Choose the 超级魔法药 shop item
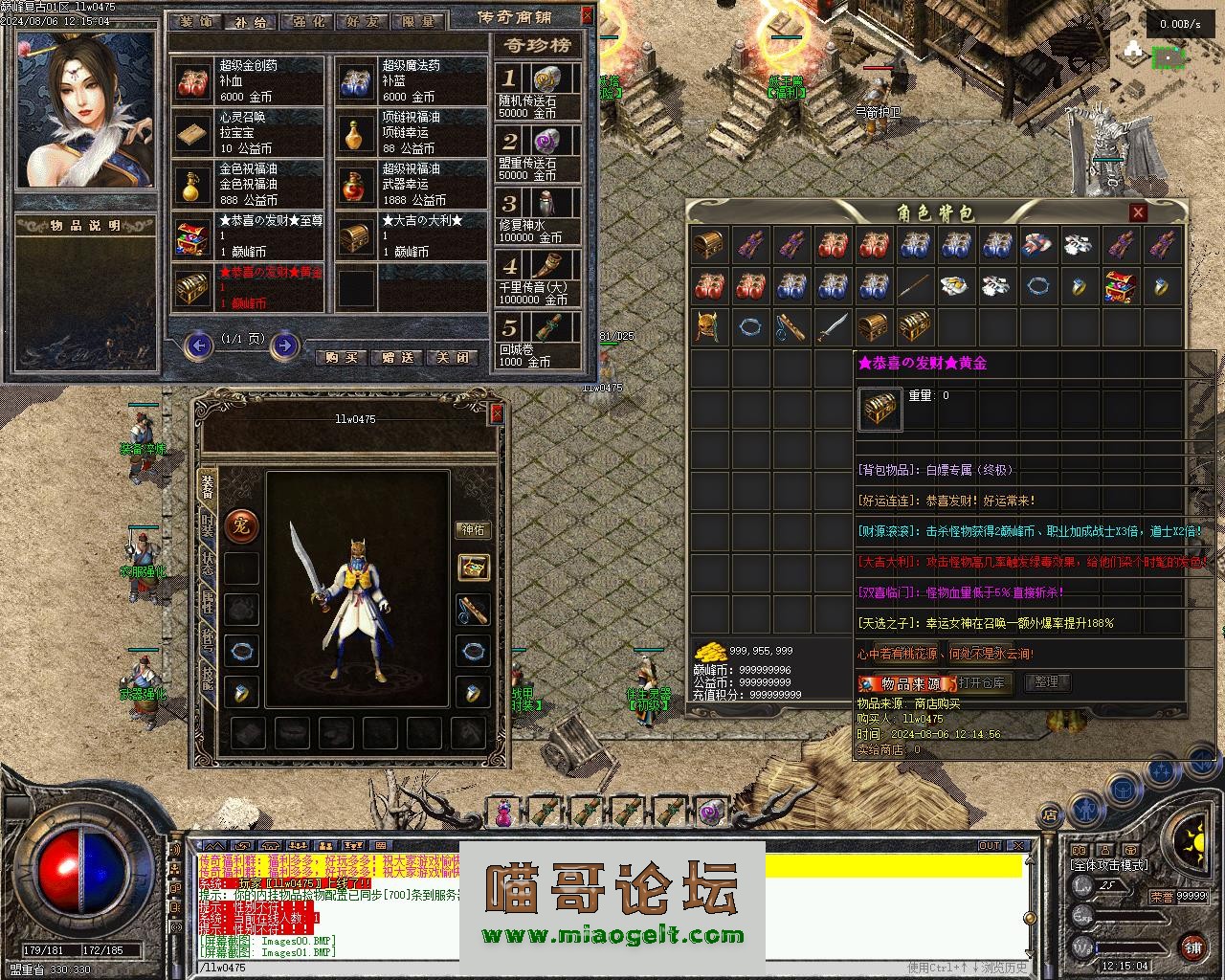1225x980 pixels. pos(413,80)
